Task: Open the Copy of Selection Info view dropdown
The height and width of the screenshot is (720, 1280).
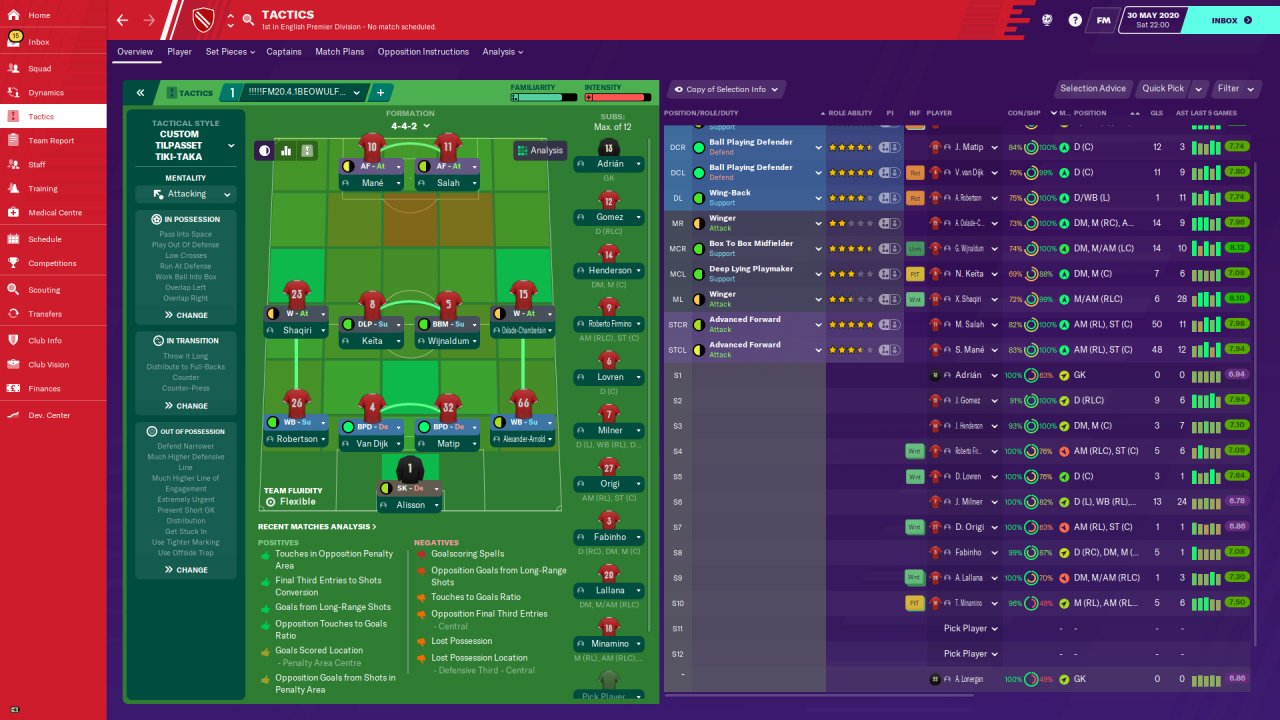Action: click(728, 89)
